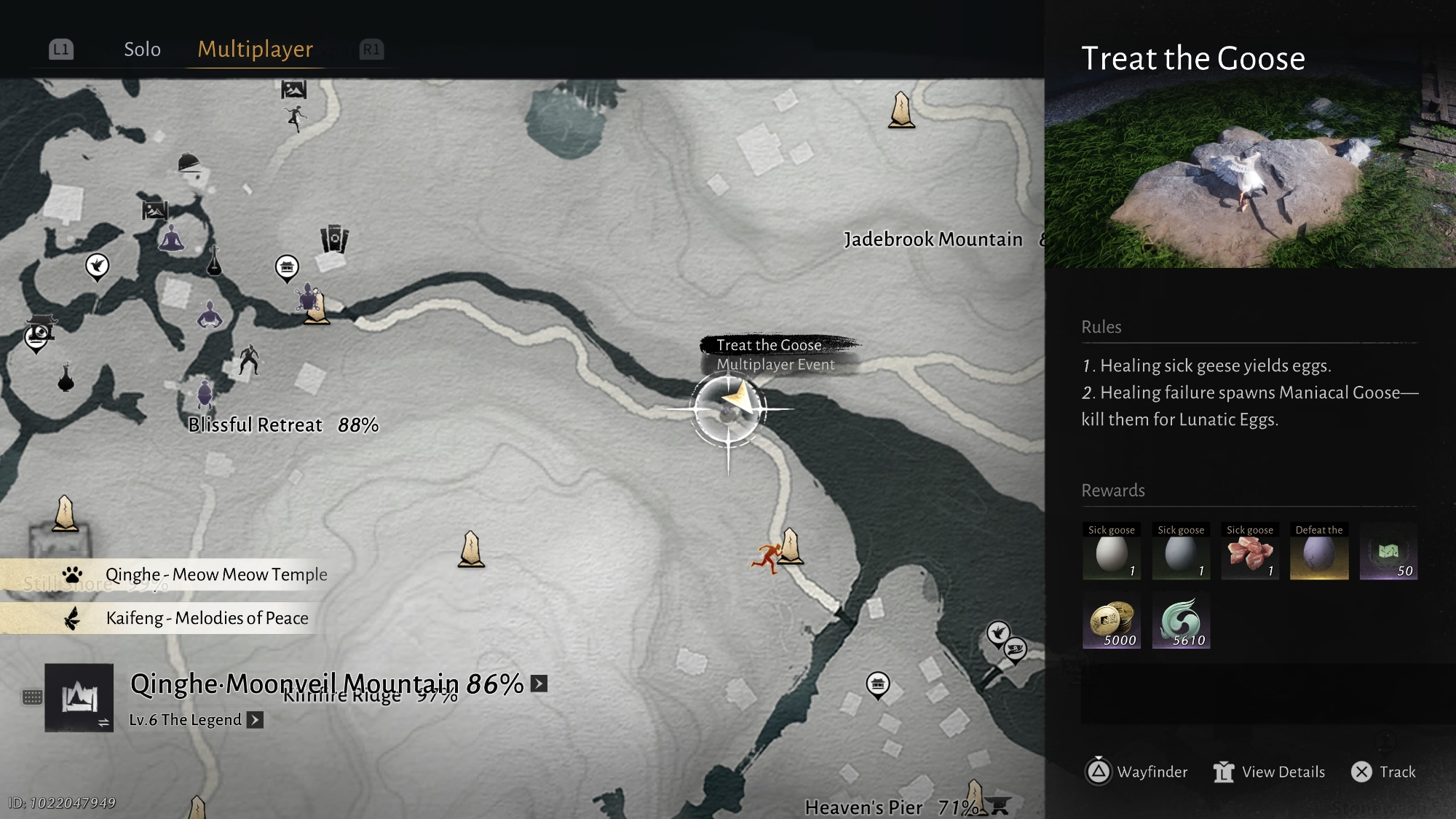Select the running figure marker in orange
This screenshot has height=819, width=1456.
[766, 558]
